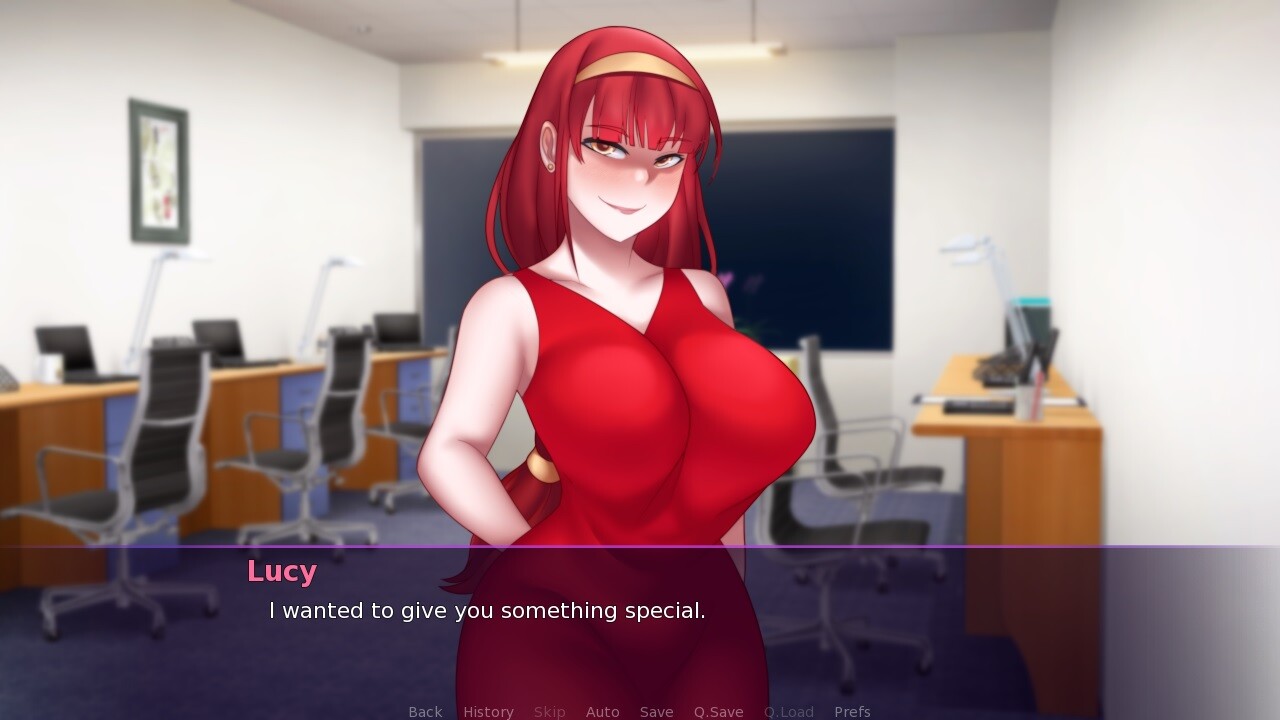
Task: Perform a quick save with Q.Save
Action: 719,711
